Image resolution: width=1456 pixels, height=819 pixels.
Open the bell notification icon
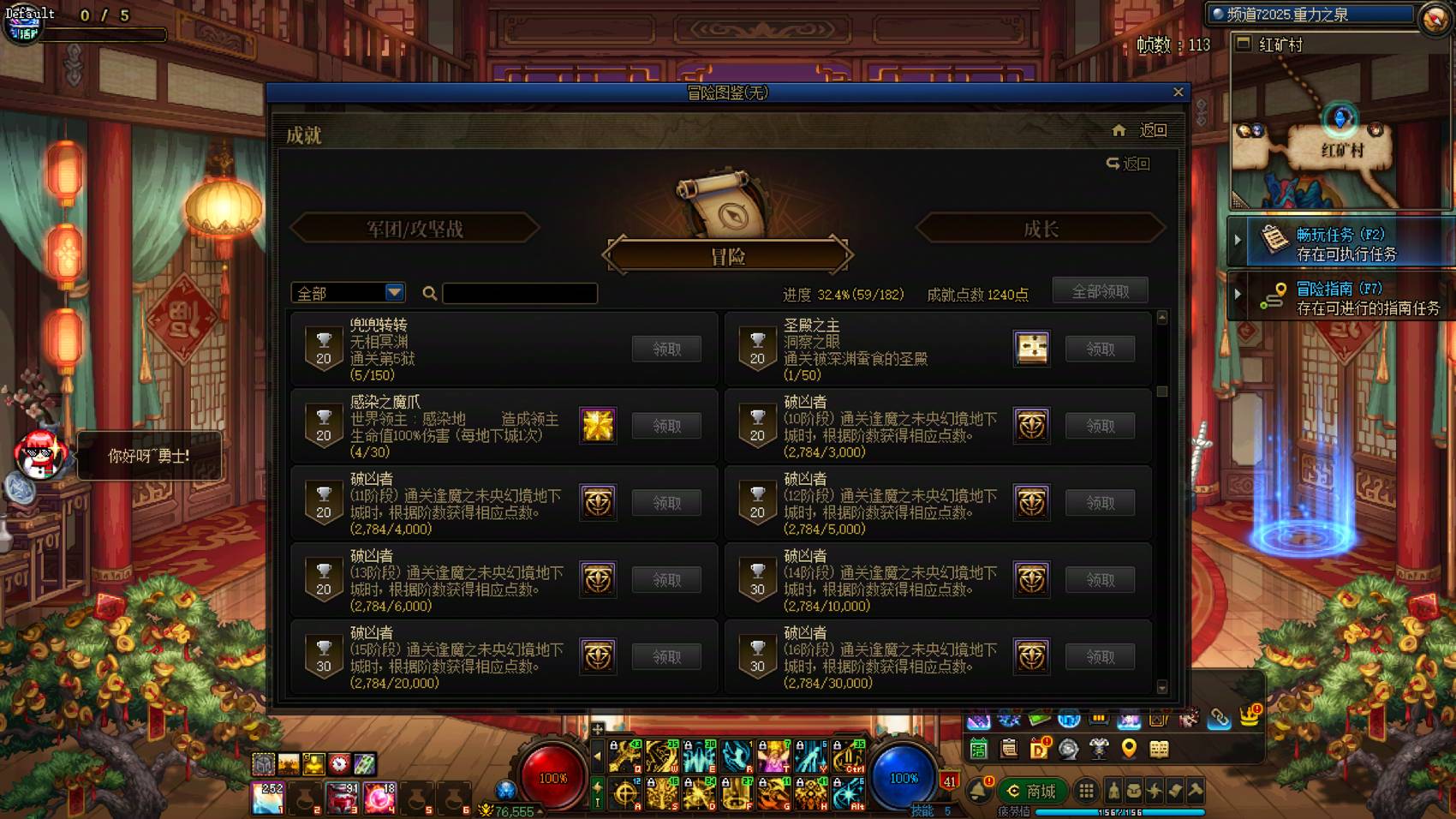pos(978,790)
